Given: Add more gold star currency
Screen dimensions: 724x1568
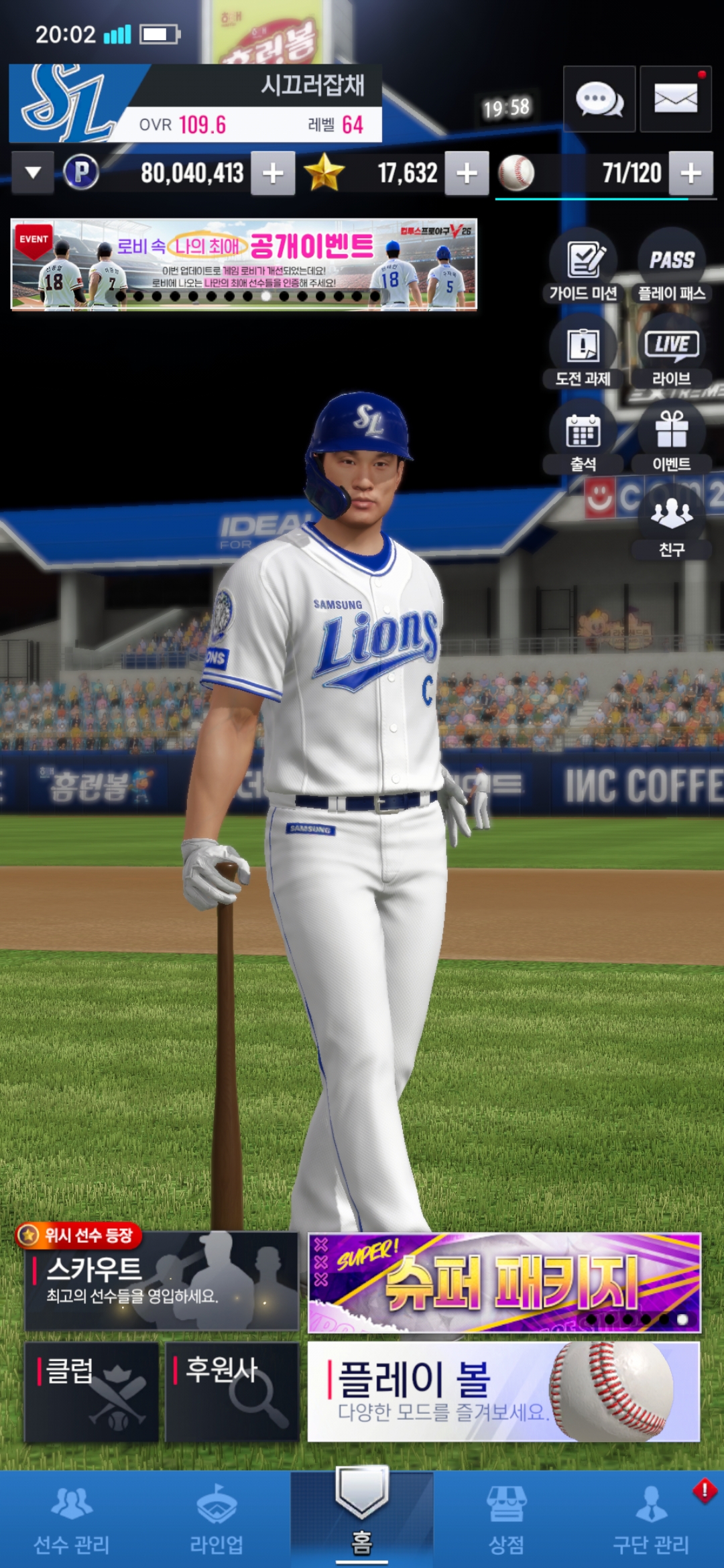Looking at the screenshot, I should [x=467, y=174].
